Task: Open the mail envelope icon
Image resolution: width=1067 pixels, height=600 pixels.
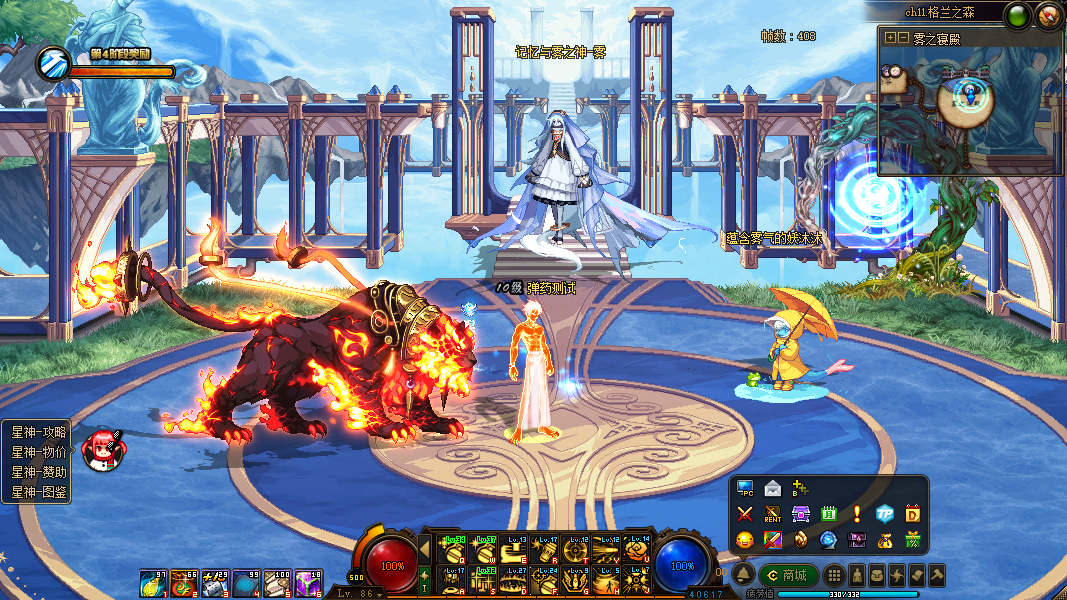Action: [x=772, y=489]
